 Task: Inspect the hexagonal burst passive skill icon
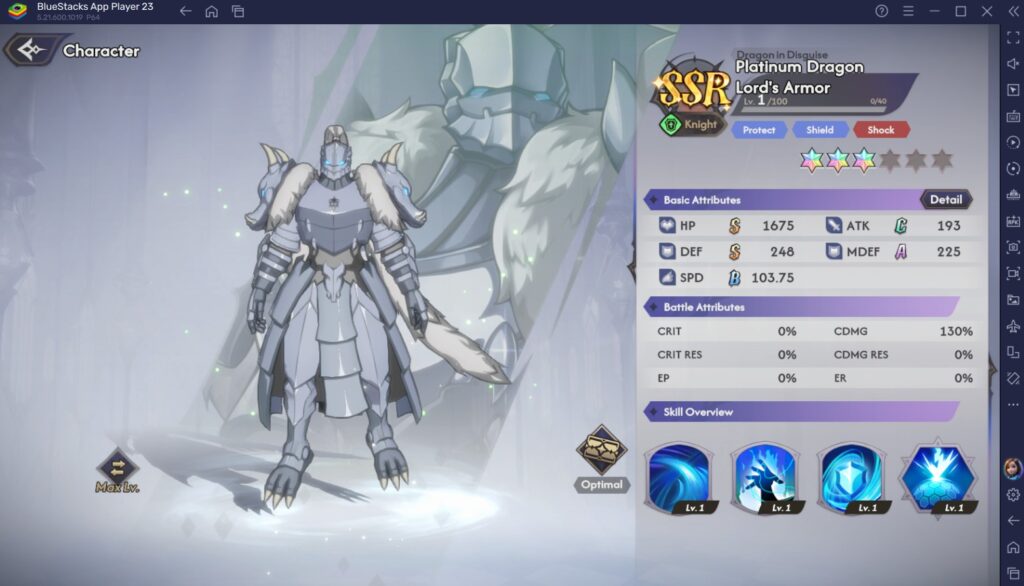937,478
